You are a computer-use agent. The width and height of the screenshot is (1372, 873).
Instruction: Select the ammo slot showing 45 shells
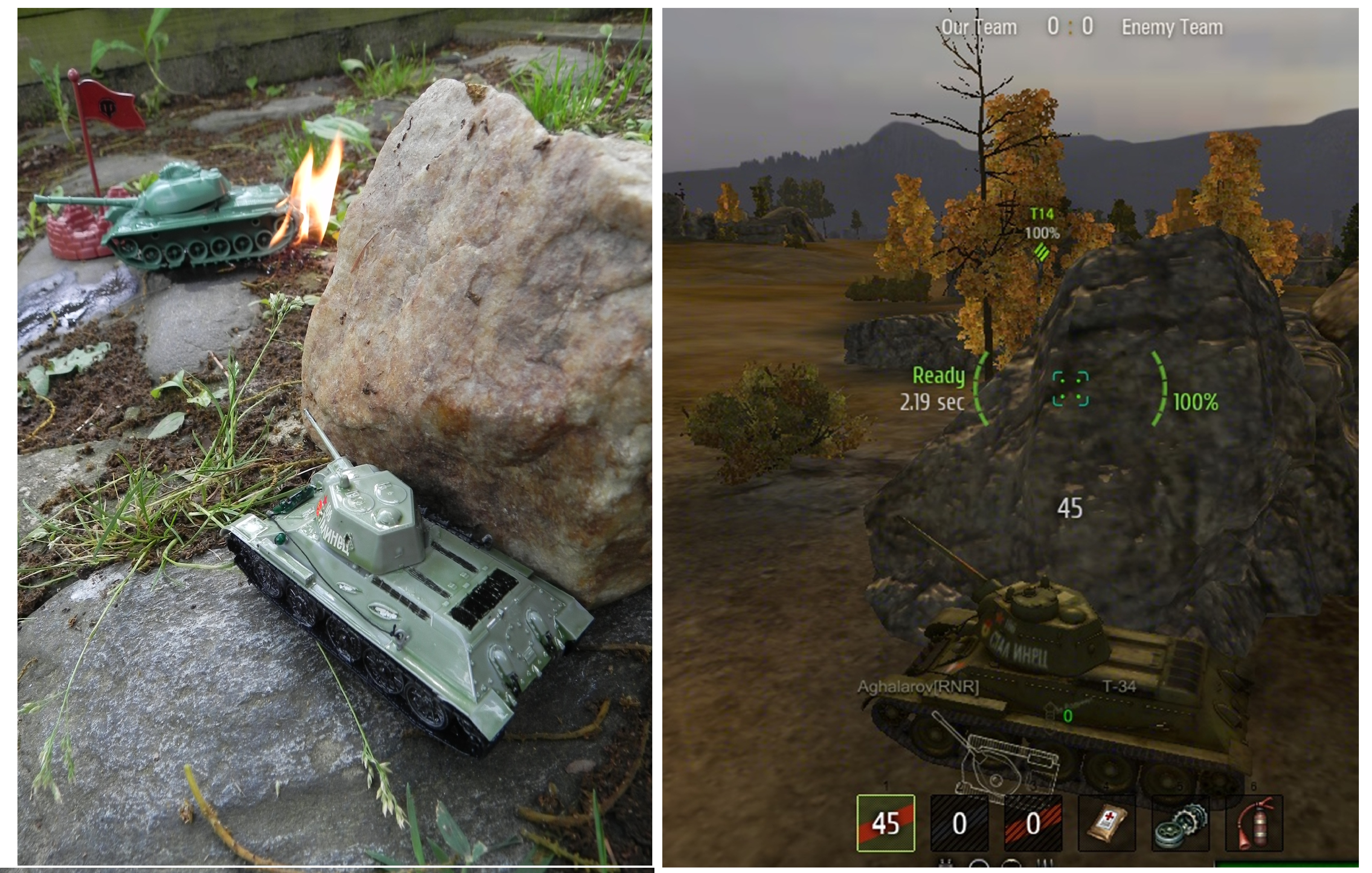886,823
